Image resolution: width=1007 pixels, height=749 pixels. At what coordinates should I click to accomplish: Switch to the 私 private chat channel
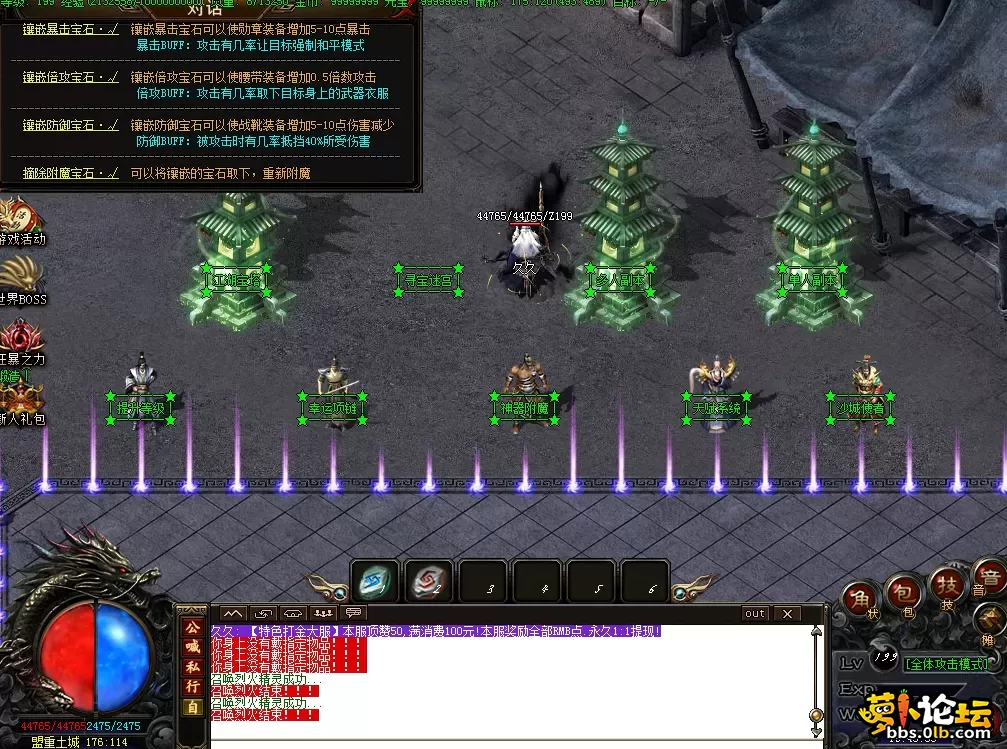click(192, 667)
